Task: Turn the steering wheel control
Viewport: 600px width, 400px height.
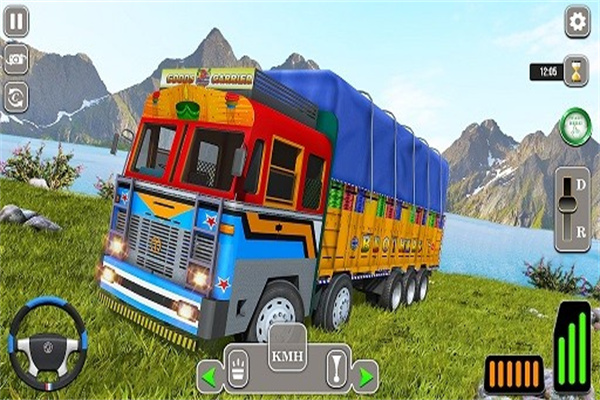Action: point(47,343)
